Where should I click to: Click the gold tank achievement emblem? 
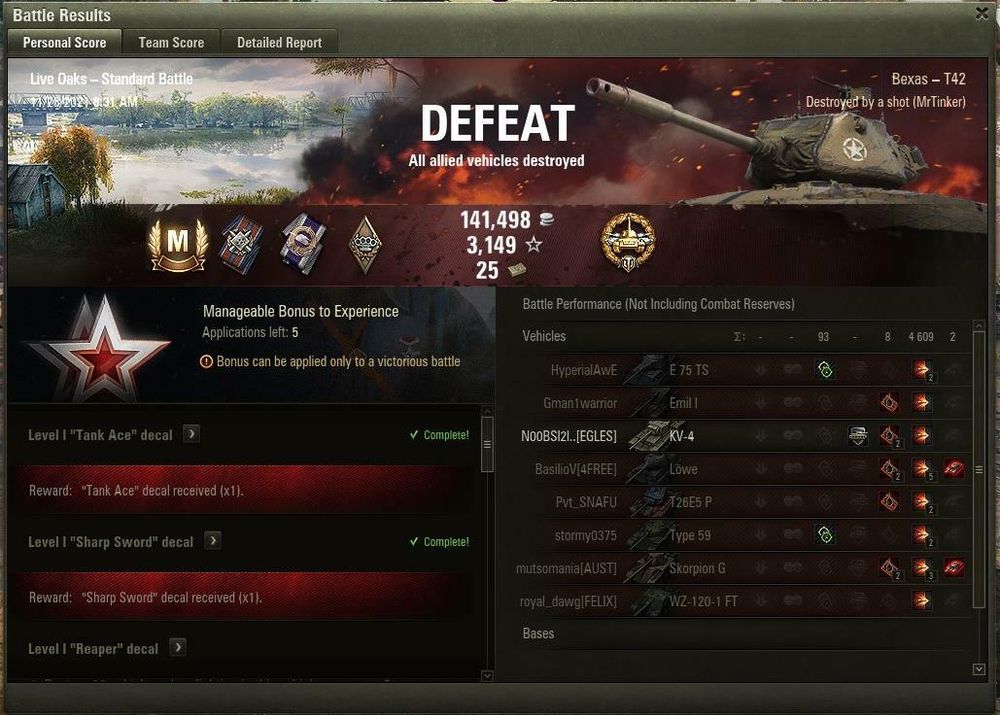(627, 243)
